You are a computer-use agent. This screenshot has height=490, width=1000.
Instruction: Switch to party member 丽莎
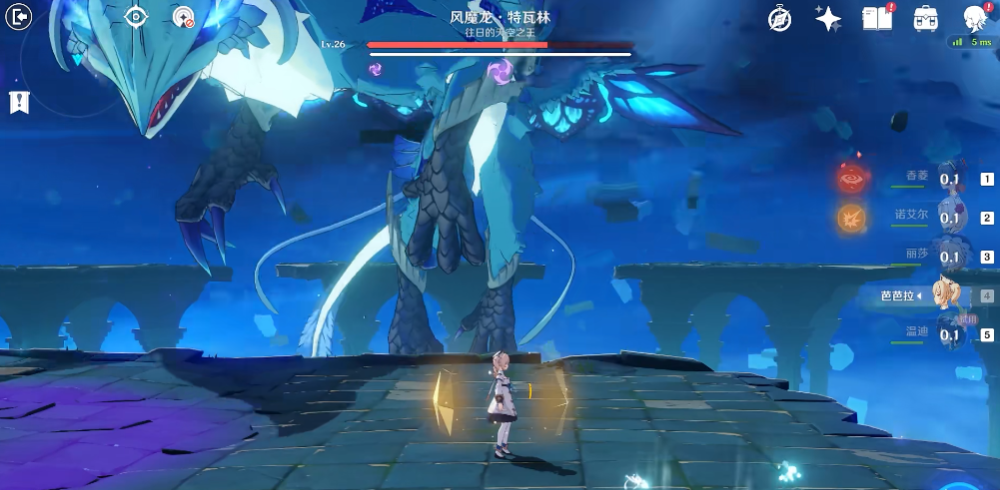point(948,257)
